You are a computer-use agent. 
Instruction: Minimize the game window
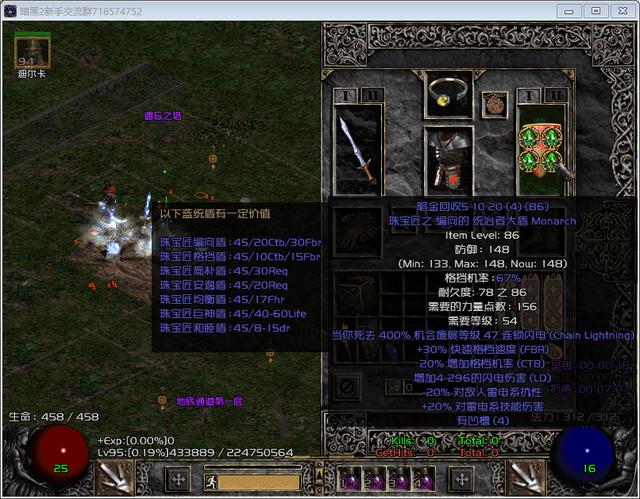pos(569,10)
